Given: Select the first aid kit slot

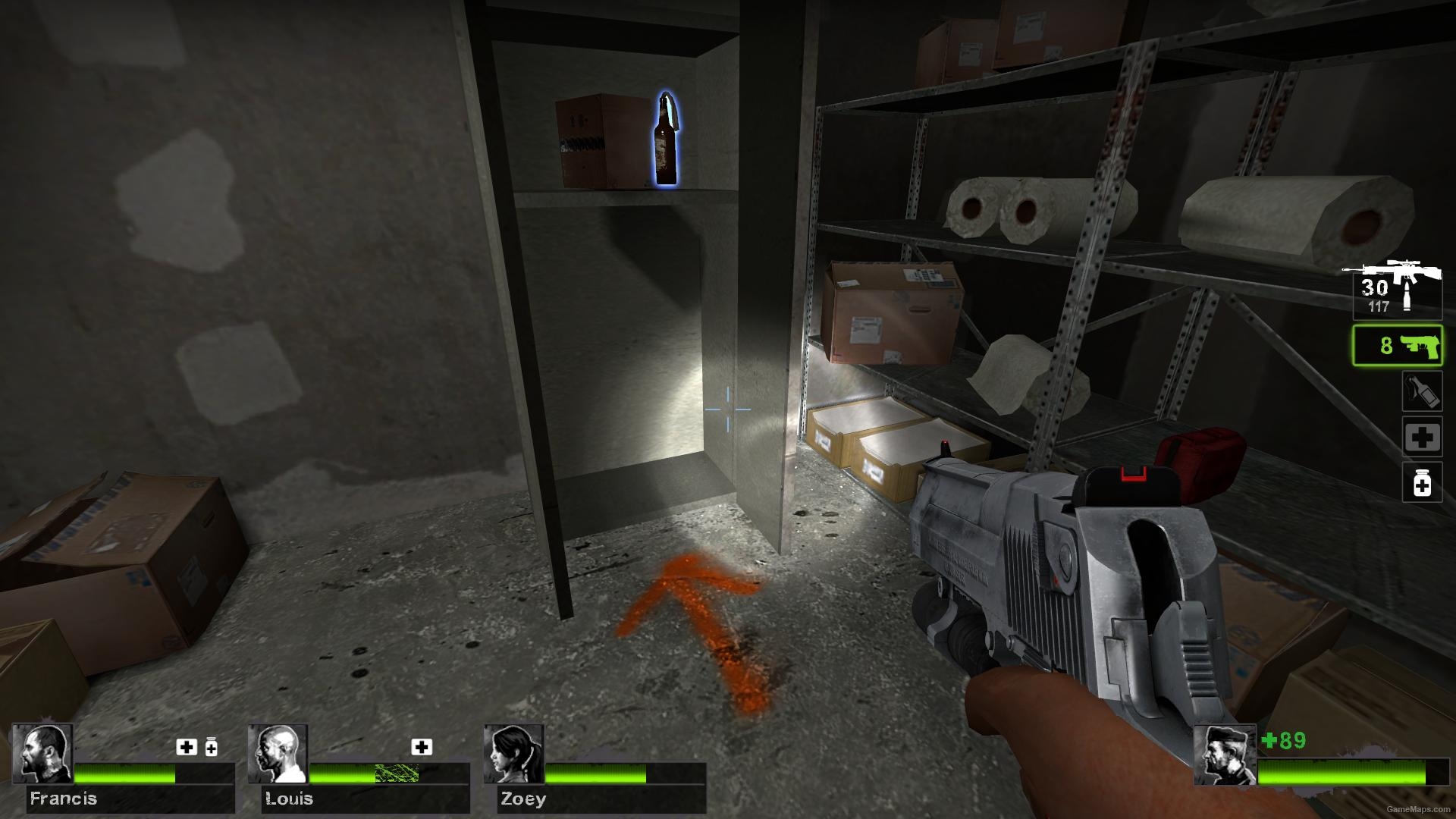Looking at the screenshot, I should [1422, 436].
